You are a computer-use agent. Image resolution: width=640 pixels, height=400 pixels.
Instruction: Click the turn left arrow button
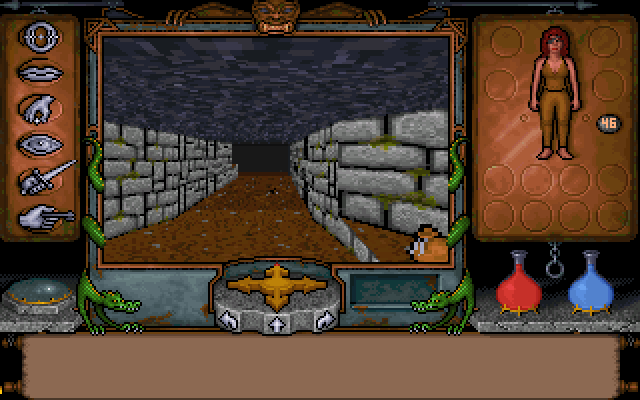coord(228,321)
